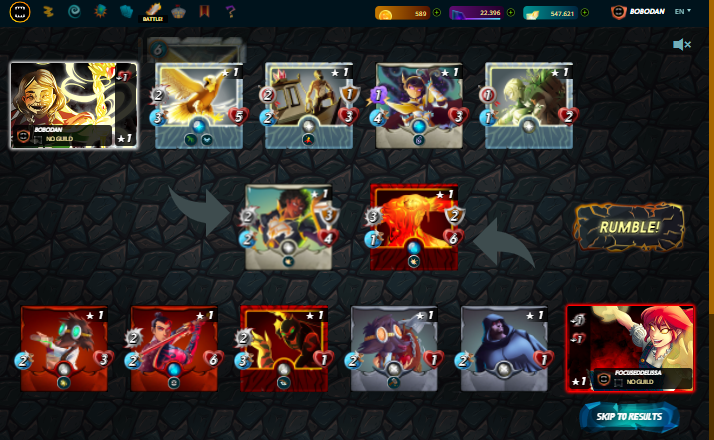Toggle the muted sound speaker icon
The height and width of the screenshot is (440, 714).
(682, 45)
